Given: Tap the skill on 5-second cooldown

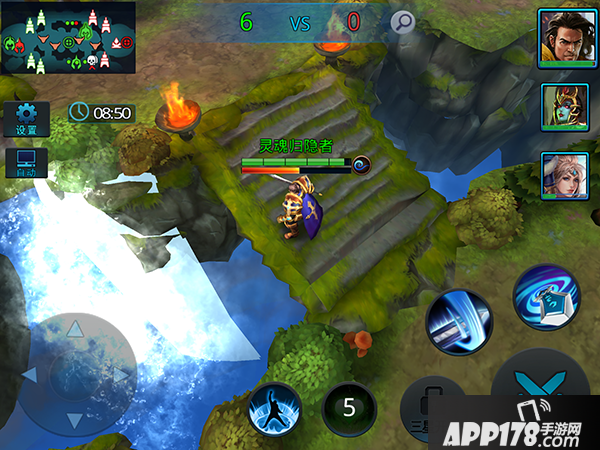Looking at the screenshot, I should point(349,408).
